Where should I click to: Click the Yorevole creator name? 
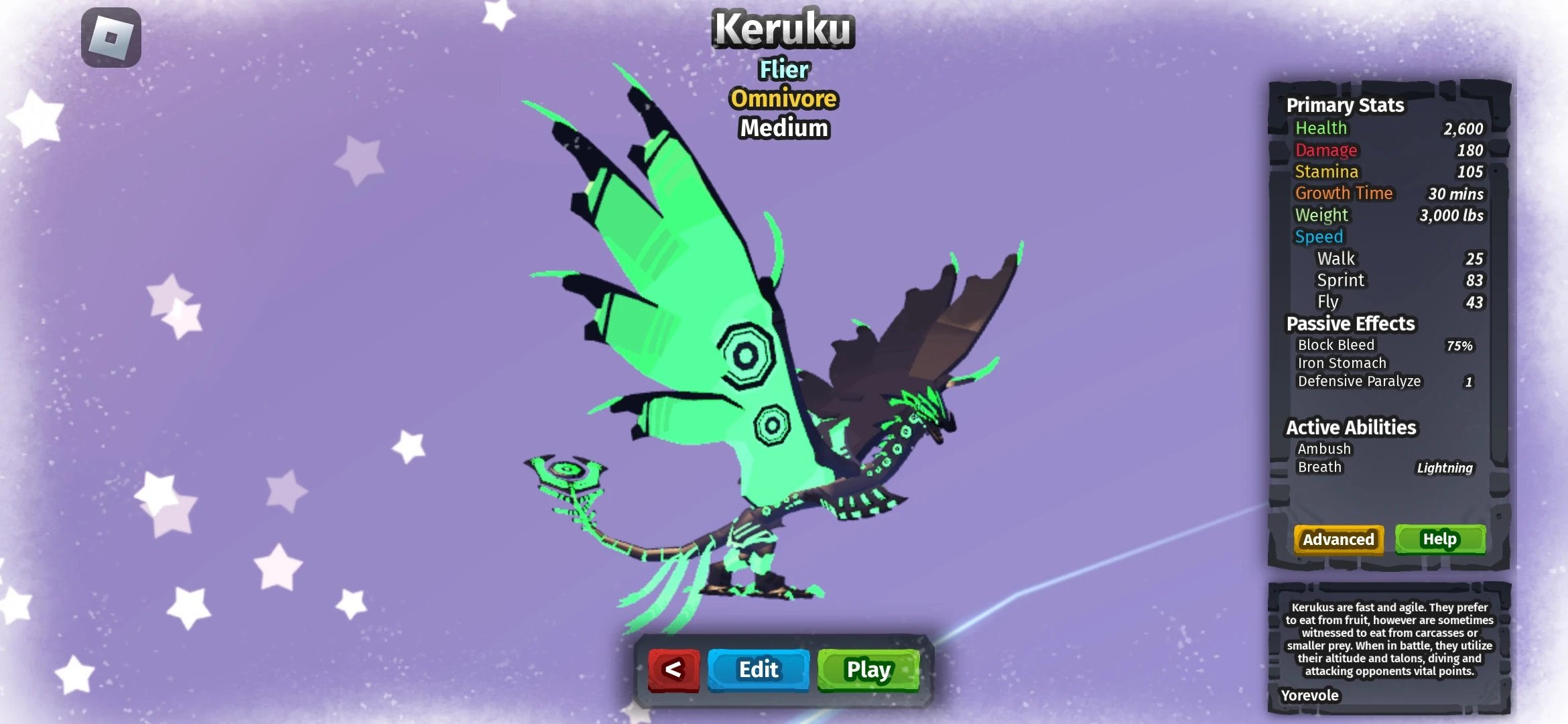[x=1309, y=695]
